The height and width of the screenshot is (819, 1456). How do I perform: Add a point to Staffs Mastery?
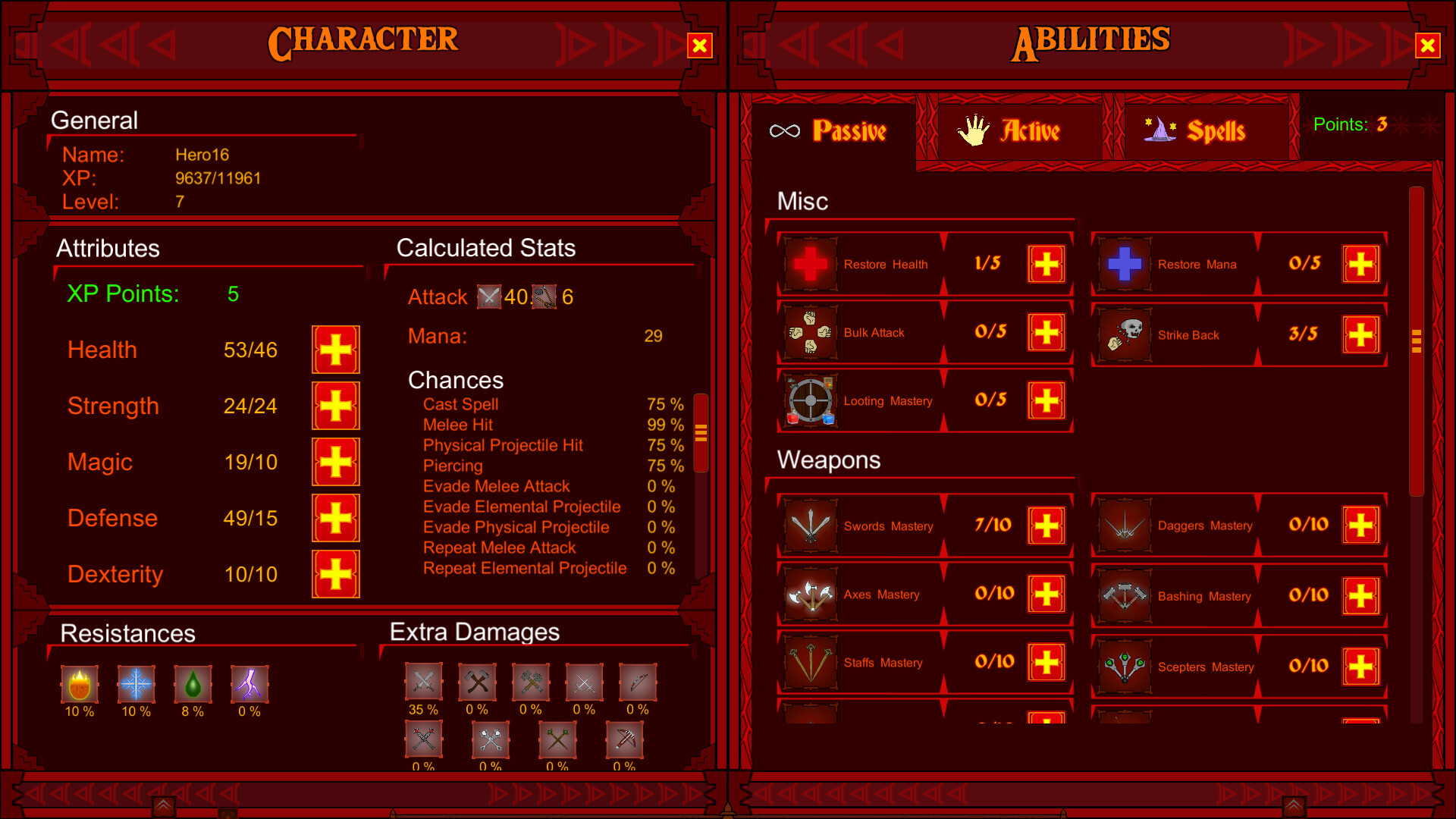point(1046,661)
